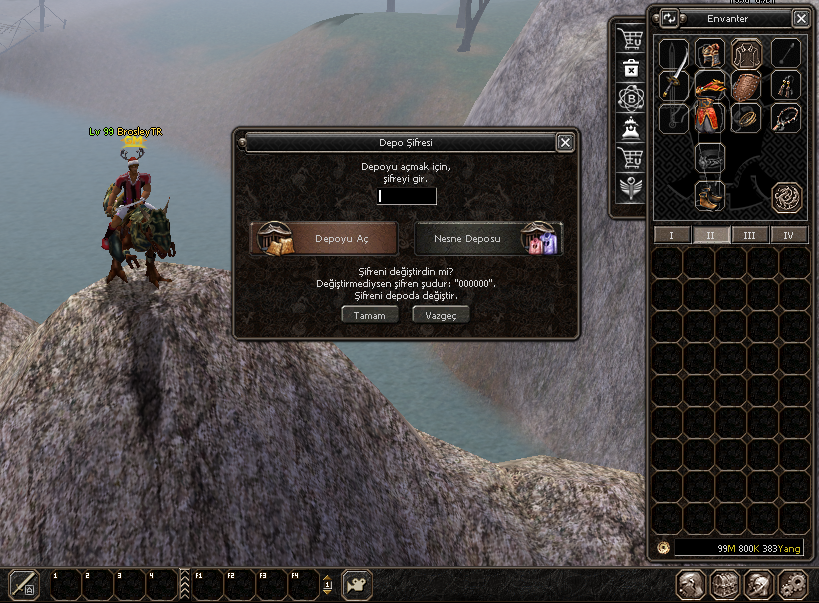Image resolution: width=819 pixels, height=603 pixels.
Task: Cancel with the Vazgeç button
Action: coord(441,314)
